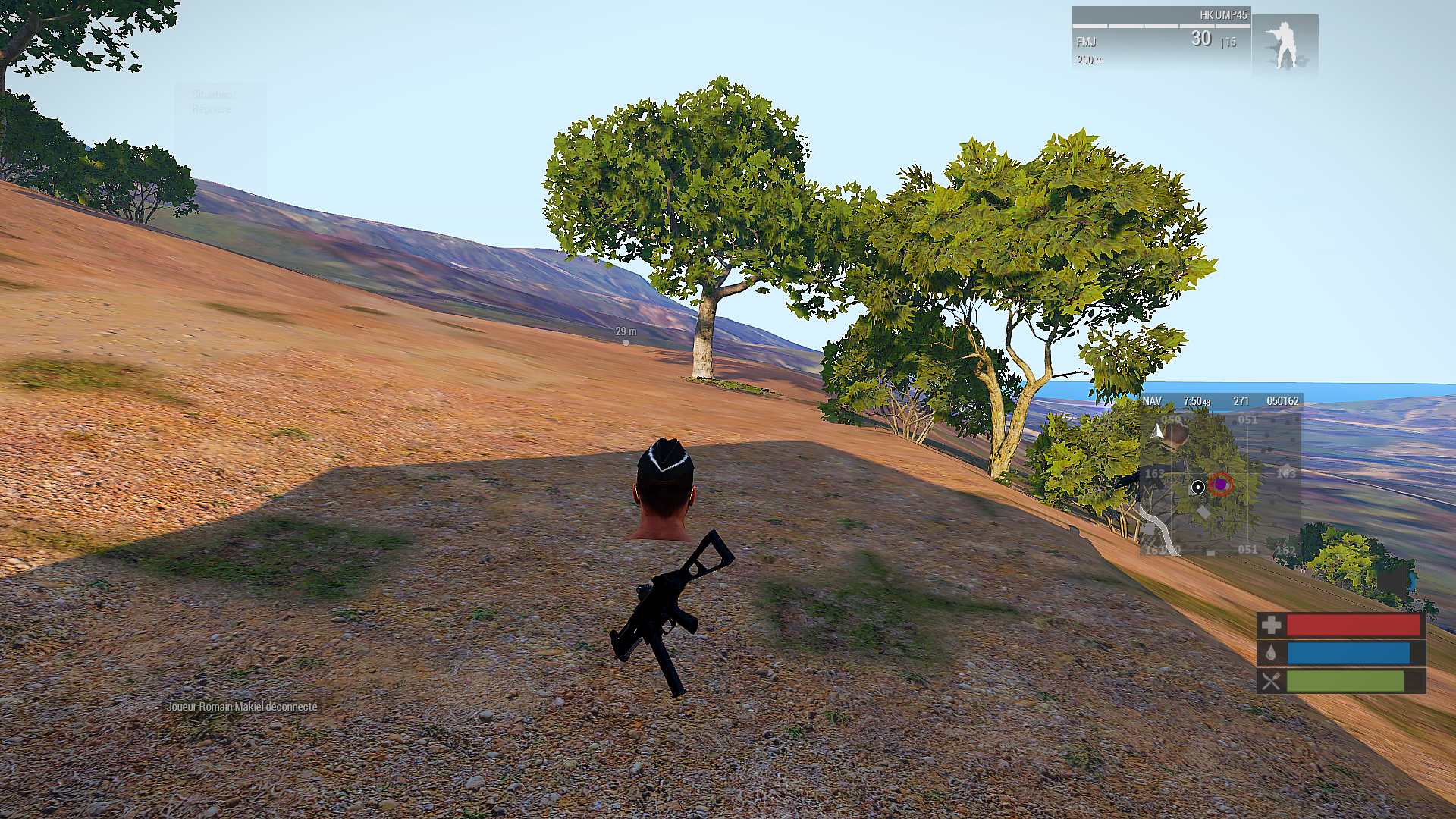Image resolution: width=1456 pixels, height=819 pixels.
Task: Click the health cross status icon
Action: point(1272,625)
